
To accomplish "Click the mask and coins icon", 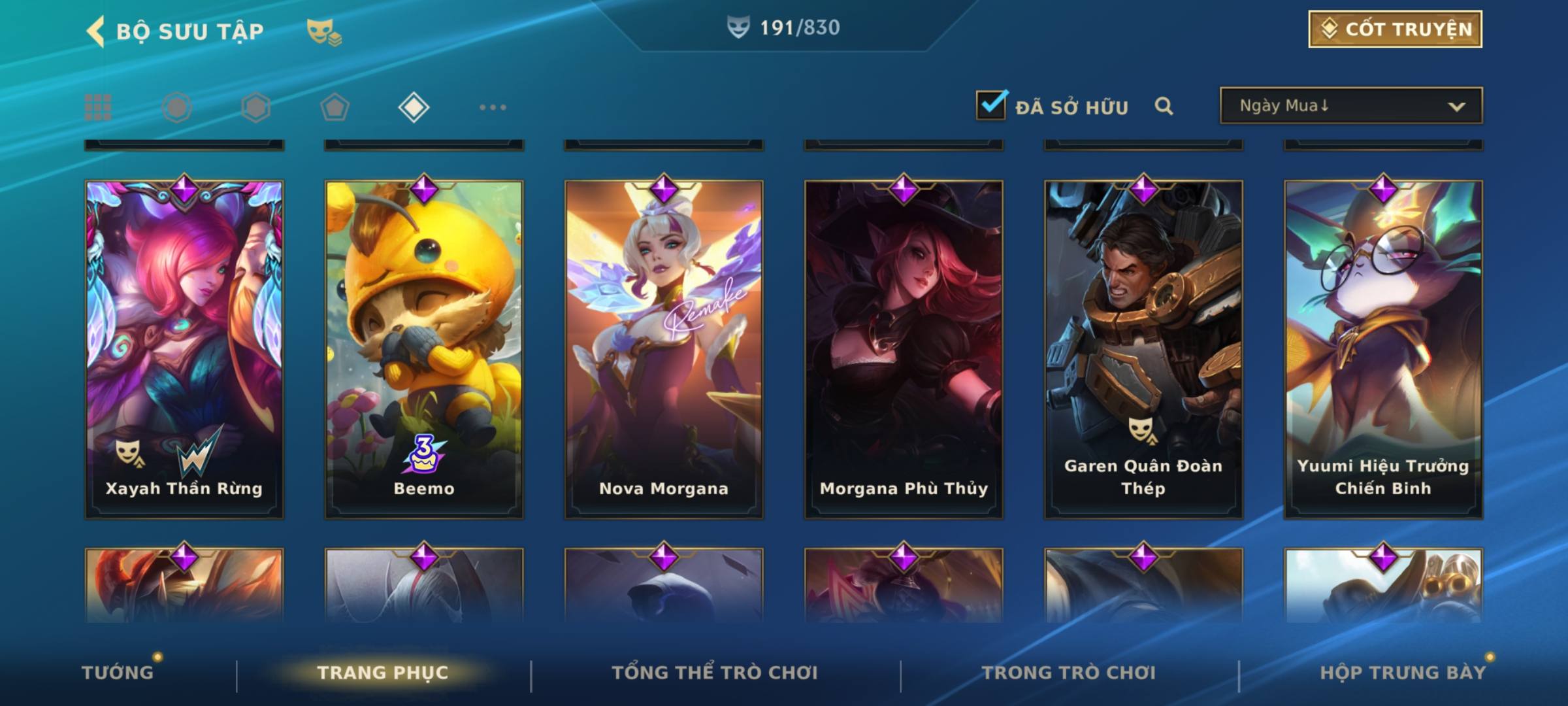I will (324, 31).
